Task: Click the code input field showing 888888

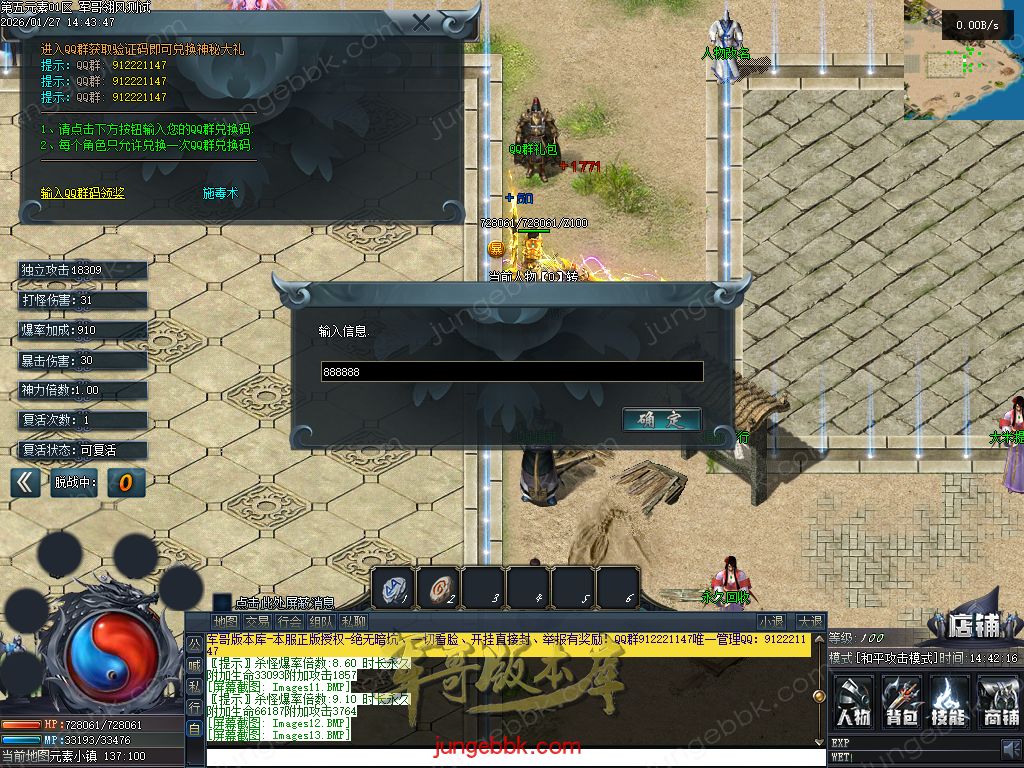Action: pyautogui.click(x=511, y=372)
